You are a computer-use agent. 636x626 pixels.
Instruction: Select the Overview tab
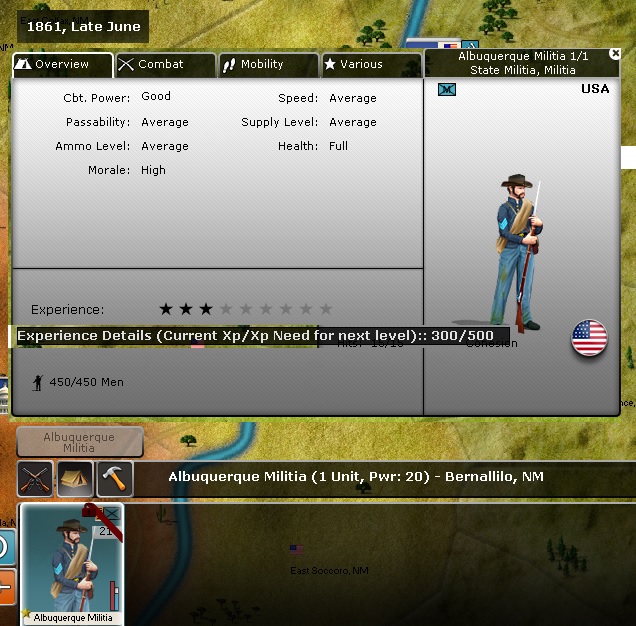click(x=63, y=65)
